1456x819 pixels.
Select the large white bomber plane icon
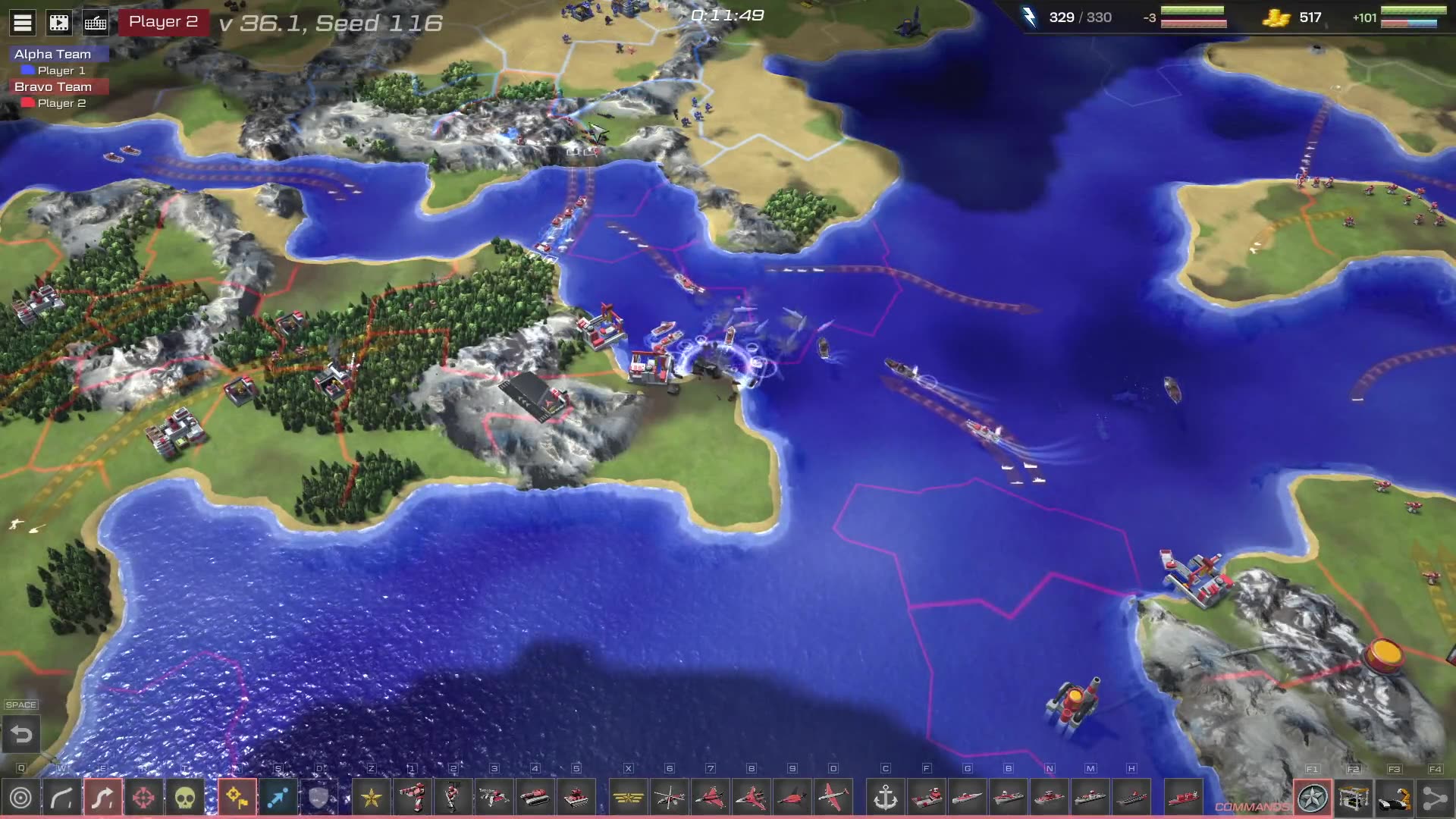pyautogui.click(x=833, y=798)
